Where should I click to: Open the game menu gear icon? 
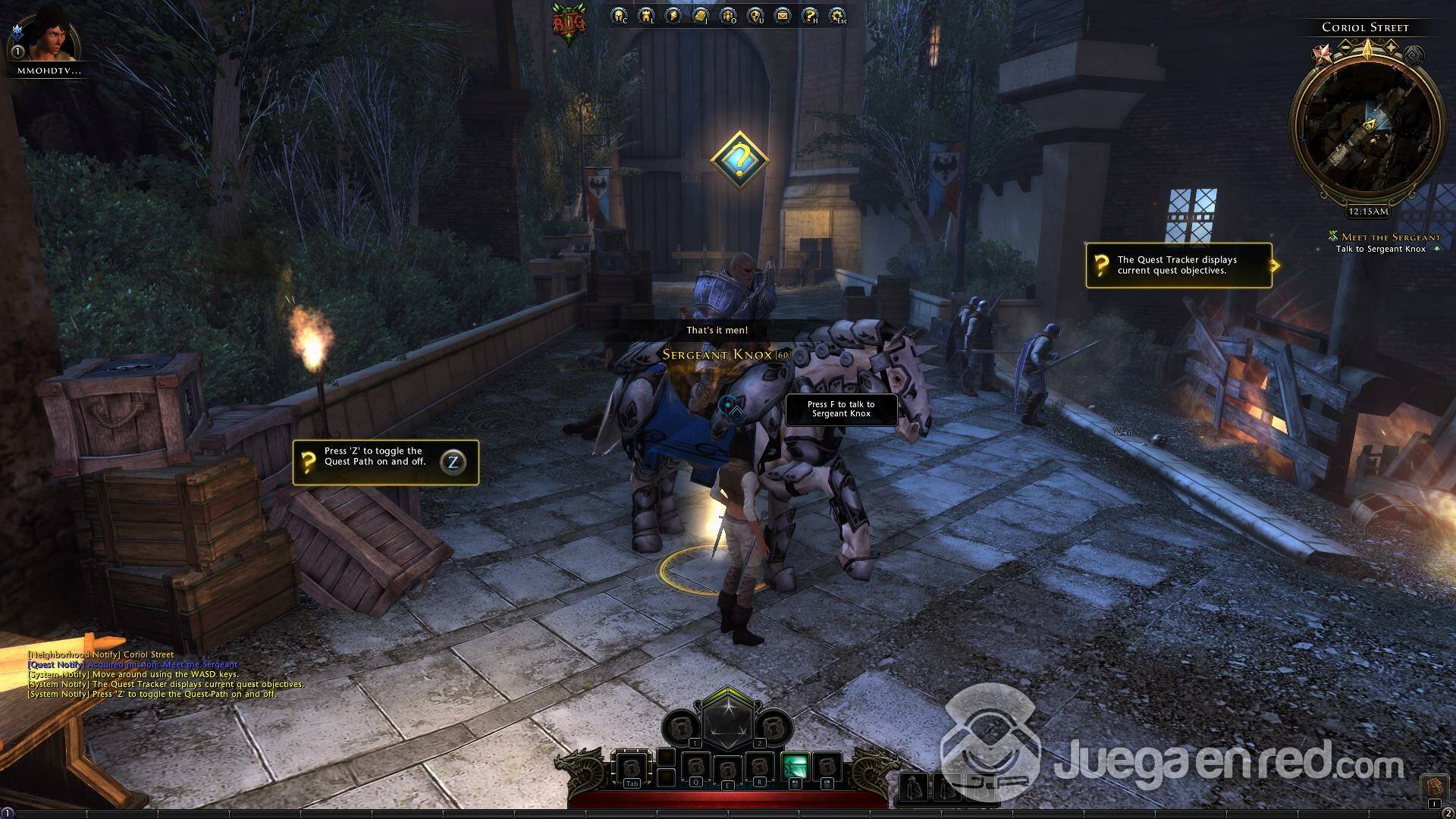point(837,16)
